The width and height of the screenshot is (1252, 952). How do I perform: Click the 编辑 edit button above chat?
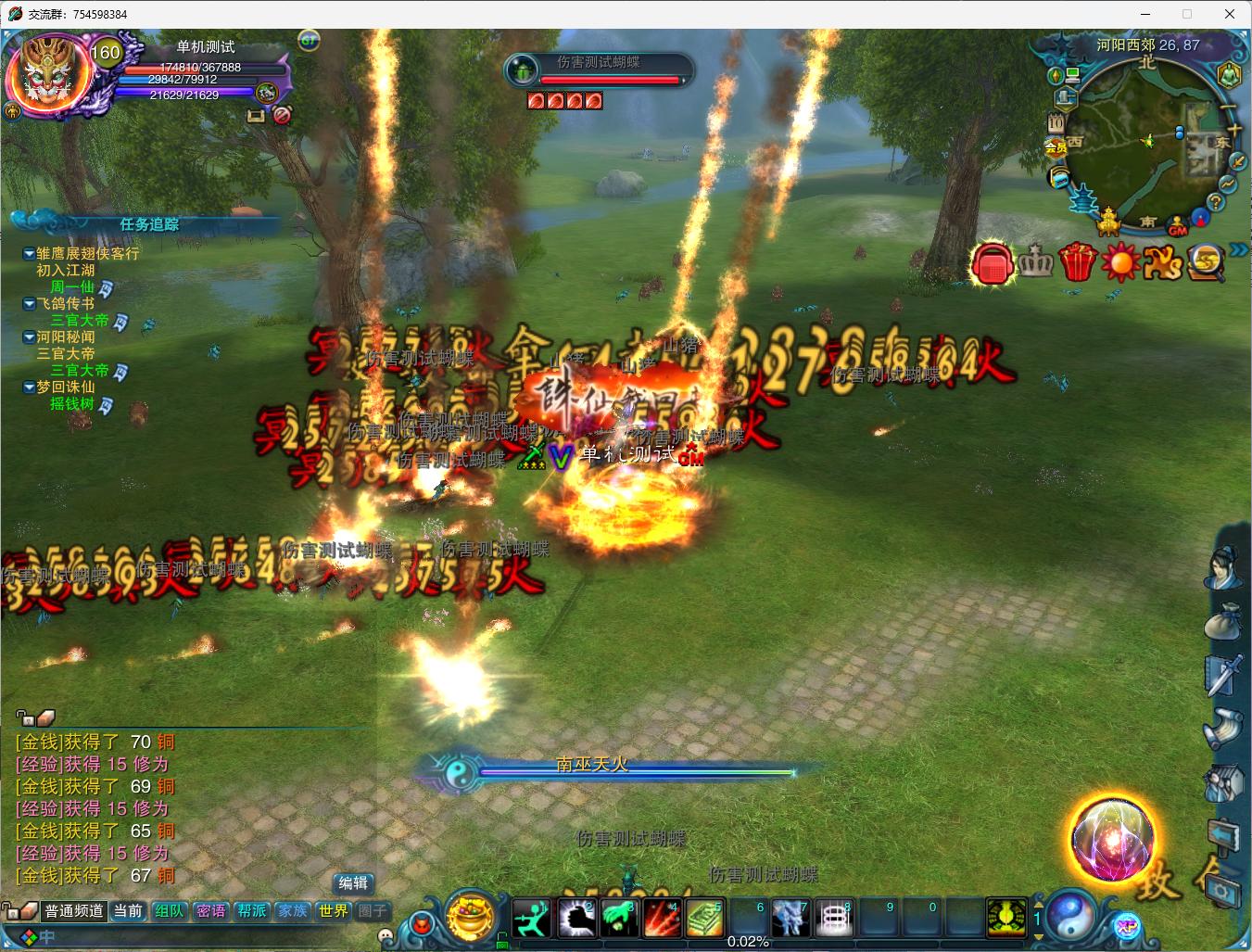point(353,883)
